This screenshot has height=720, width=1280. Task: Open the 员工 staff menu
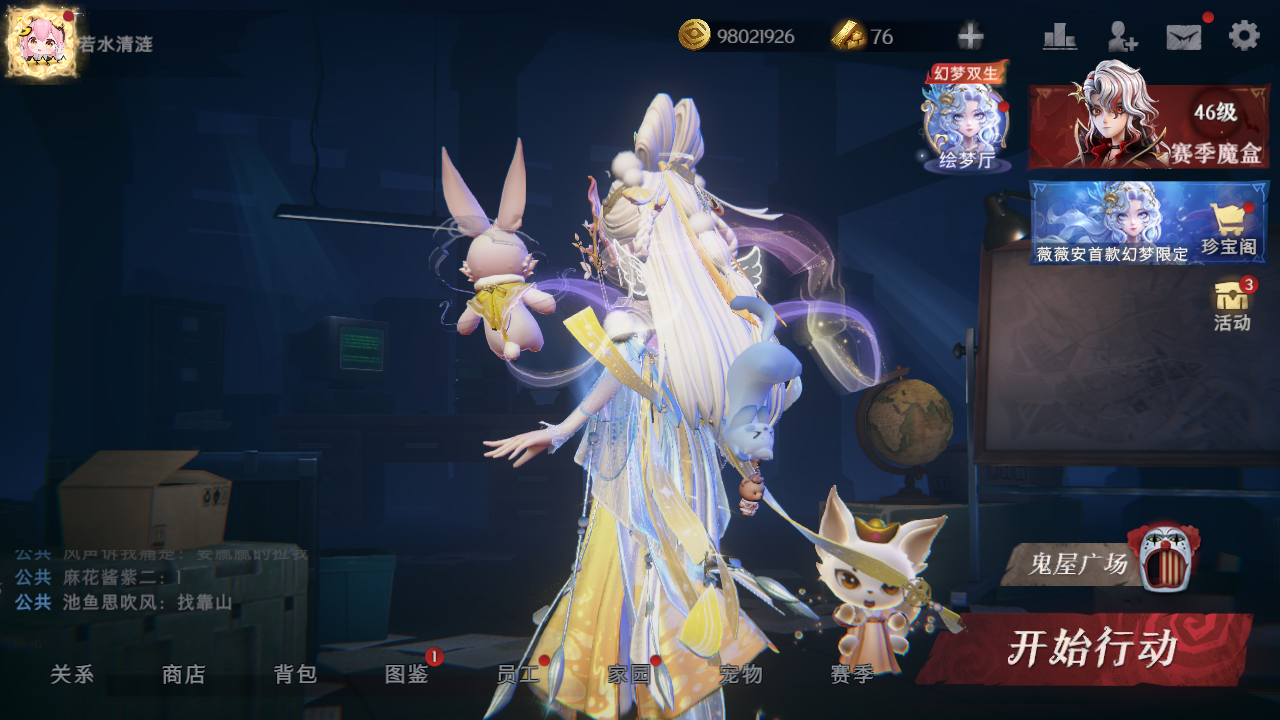point(518,675)
